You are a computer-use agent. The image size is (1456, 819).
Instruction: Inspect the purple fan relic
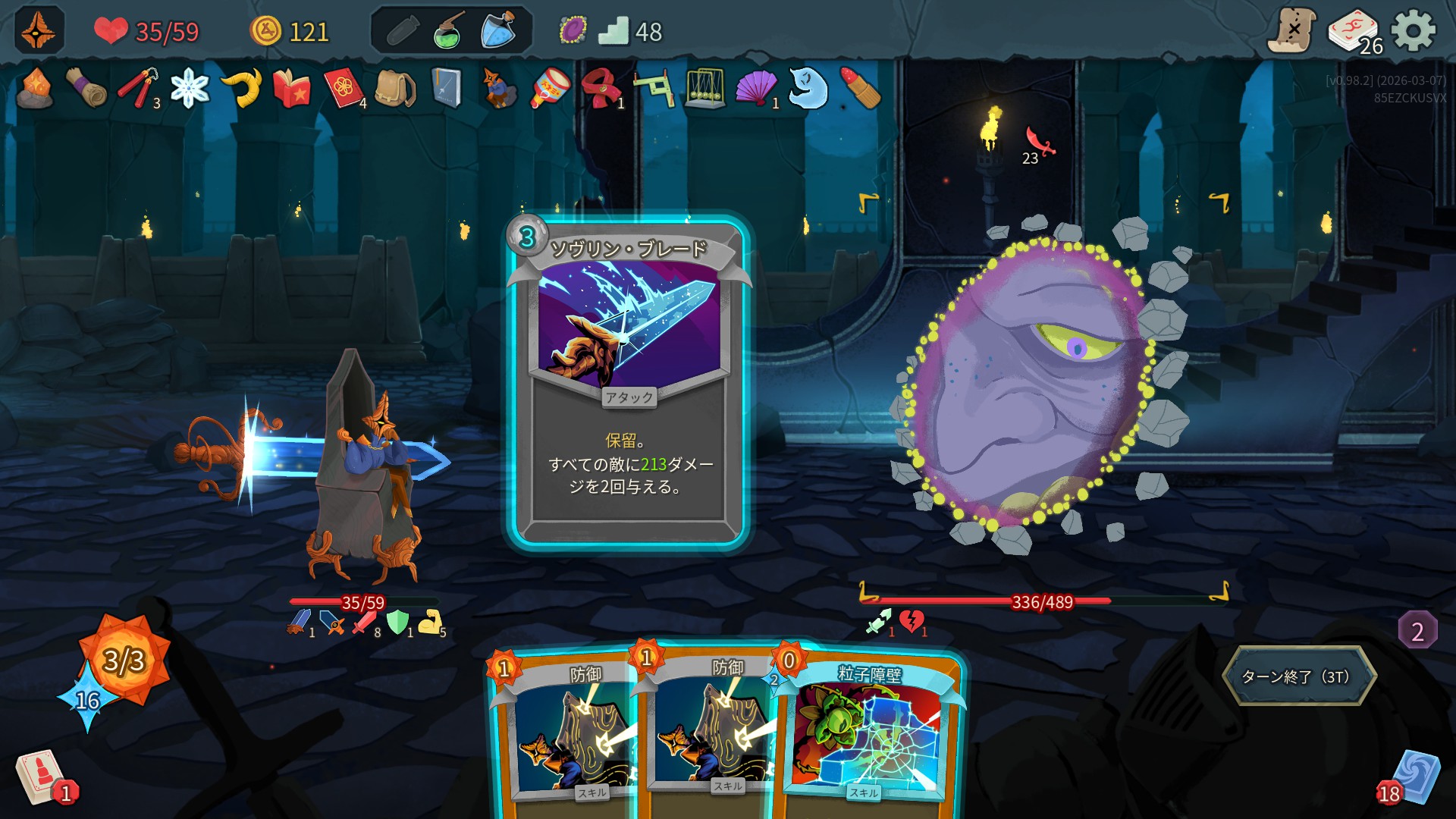pyautogui.click(x=755, y=89)
